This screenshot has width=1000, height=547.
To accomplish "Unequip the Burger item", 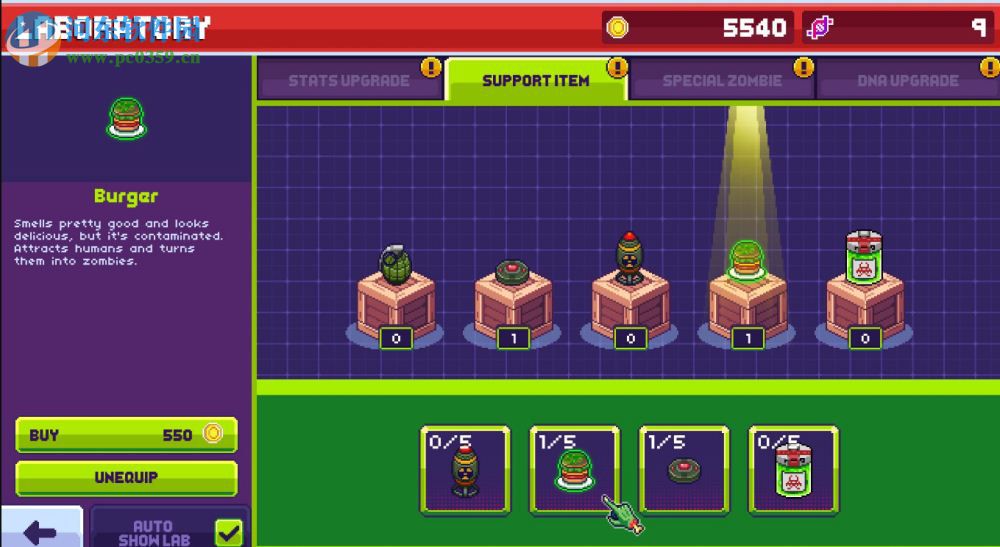I will point(126,478).
